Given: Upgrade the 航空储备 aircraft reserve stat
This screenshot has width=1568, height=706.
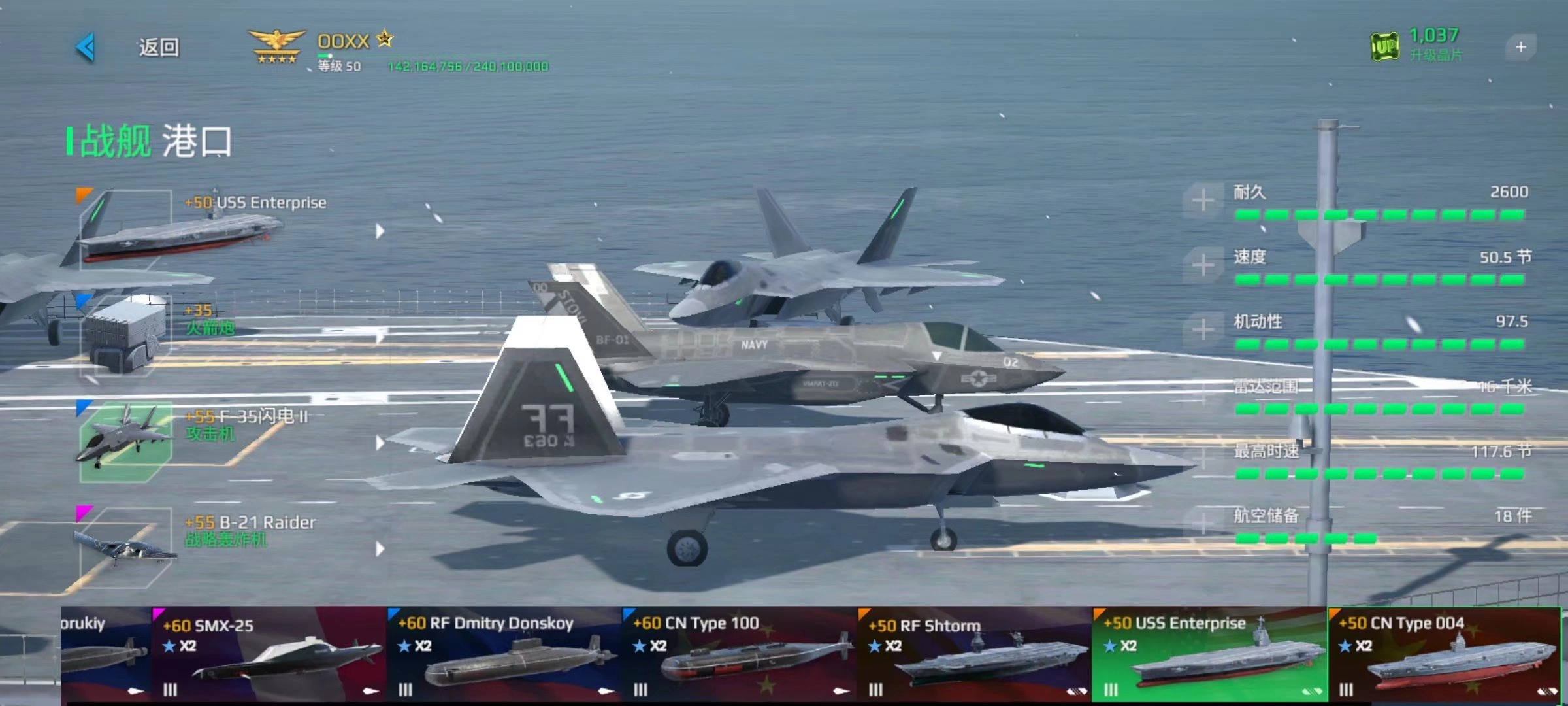Looking at the screenshot, I should coord(1203,523).
